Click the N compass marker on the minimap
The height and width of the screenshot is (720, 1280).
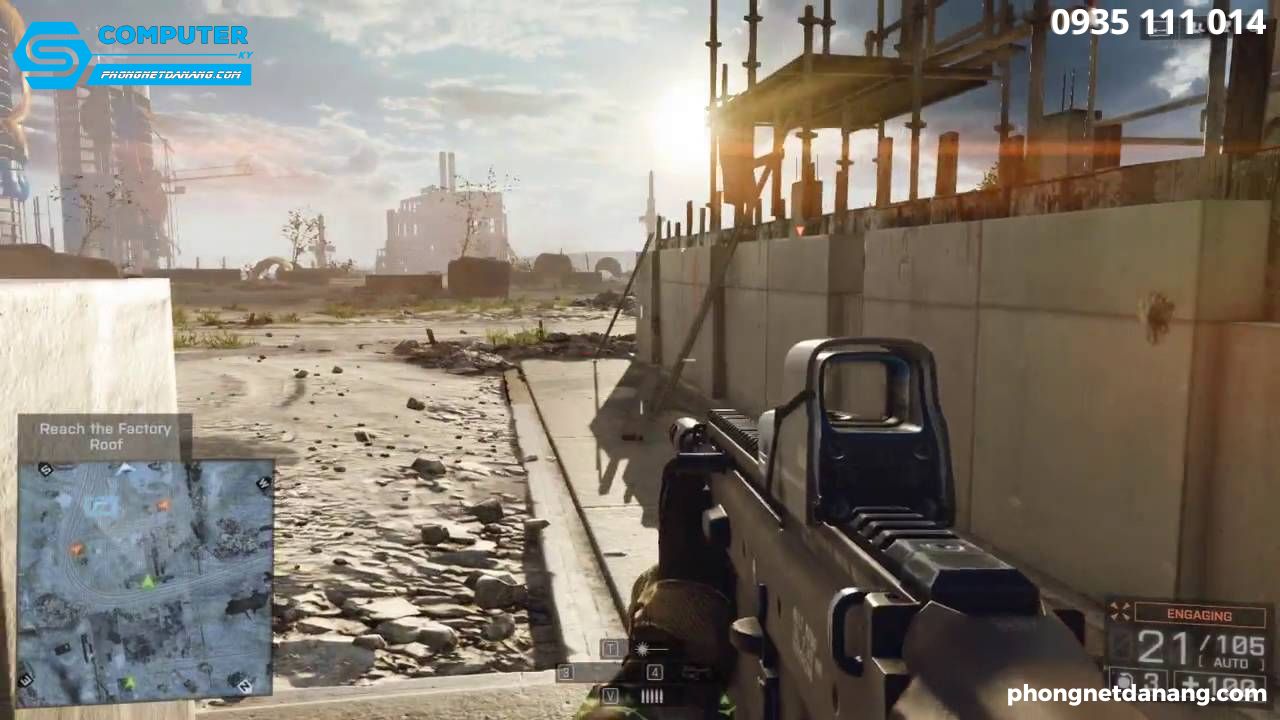pos(243,687)
